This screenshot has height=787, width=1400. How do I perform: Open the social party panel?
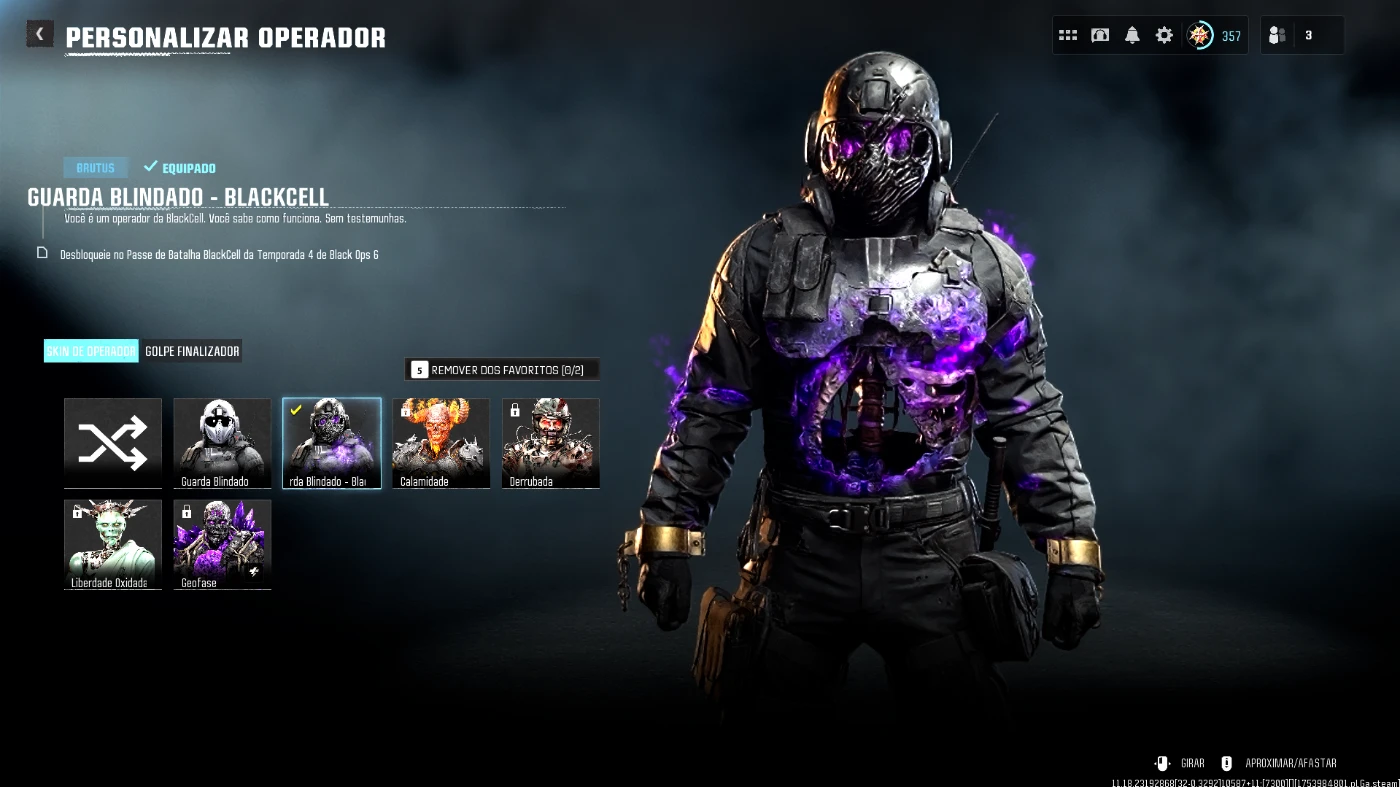[x=1301, y=36]
